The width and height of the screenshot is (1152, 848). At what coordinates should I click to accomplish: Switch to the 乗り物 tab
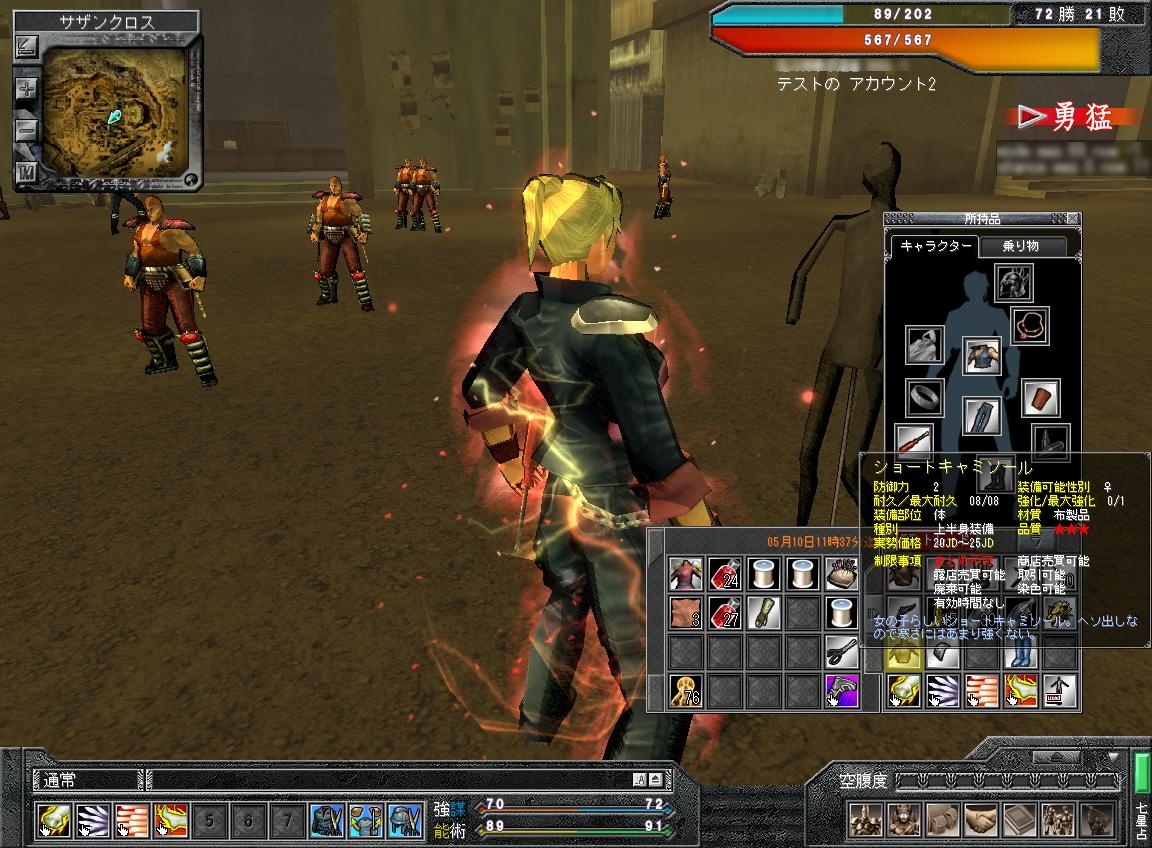pos(1022,246)
